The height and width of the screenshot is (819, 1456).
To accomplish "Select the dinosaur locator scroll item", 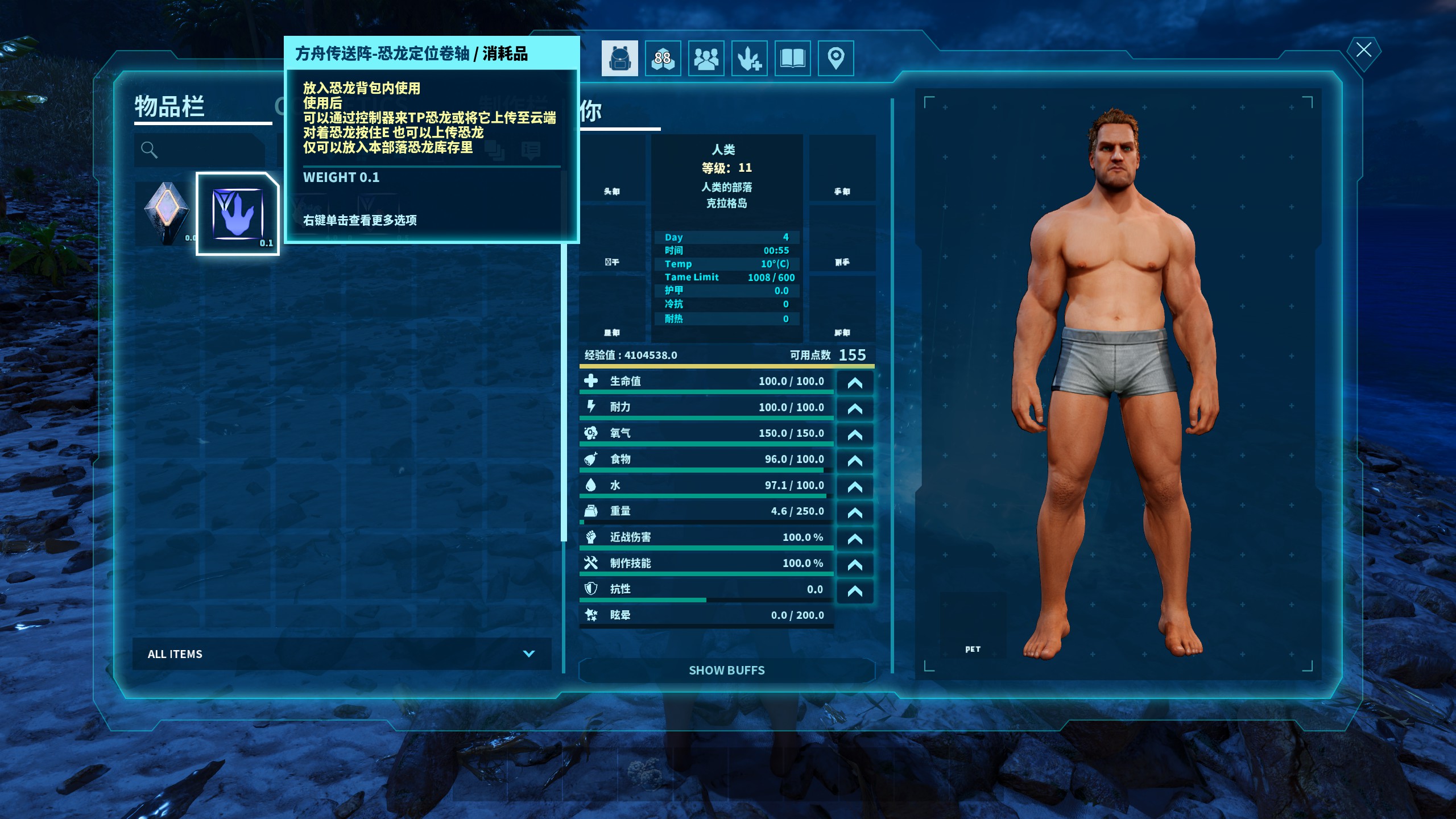I will pyautogui.click(x=238, y=214).
